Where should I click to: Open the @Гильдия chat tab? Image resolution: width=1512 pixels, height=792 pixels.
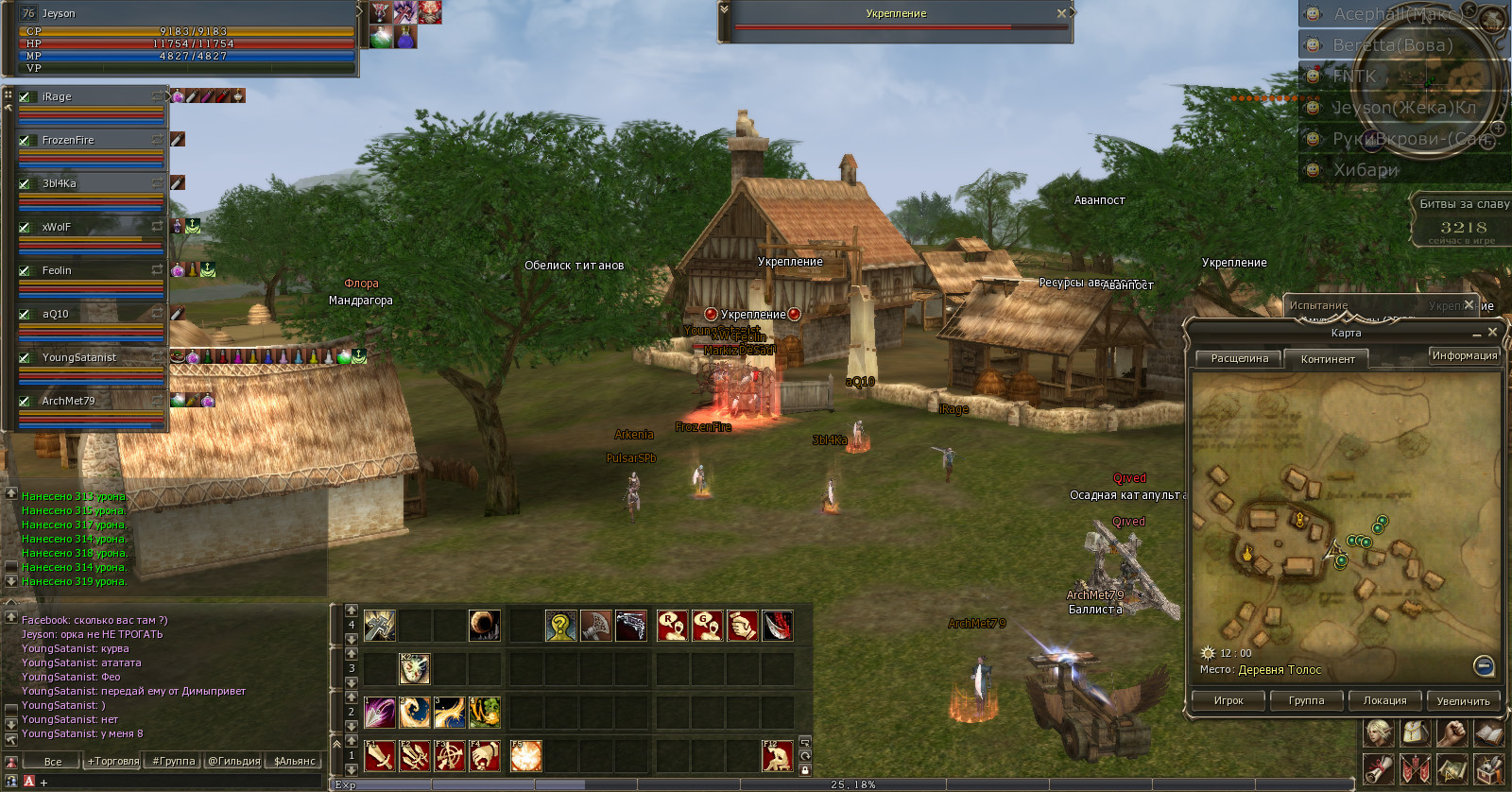pyautogui.click(x=233, y=762)
